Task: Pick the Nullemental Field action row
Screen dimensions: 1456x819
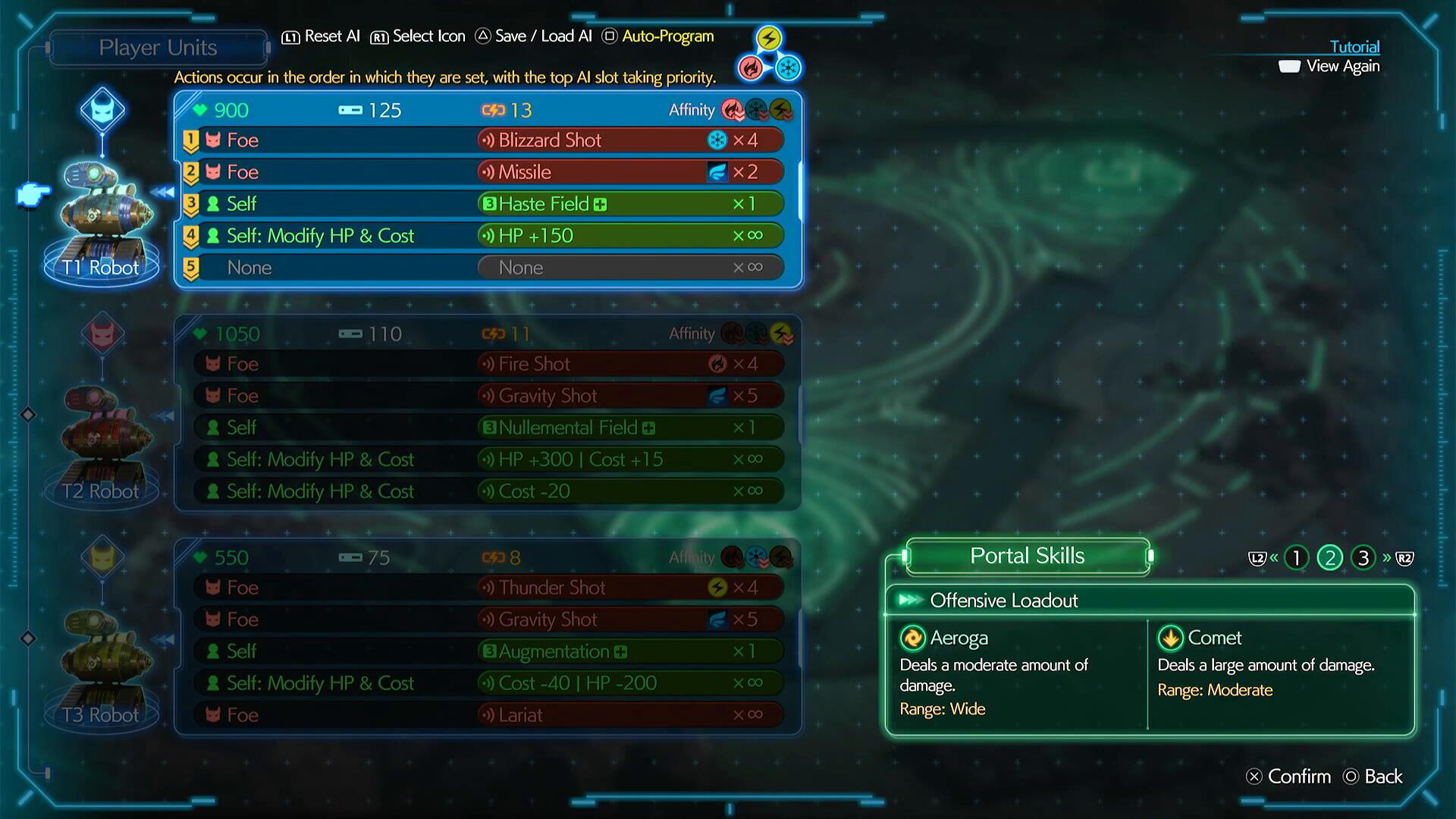Action: pyautogui.click(x=629, y=428)
